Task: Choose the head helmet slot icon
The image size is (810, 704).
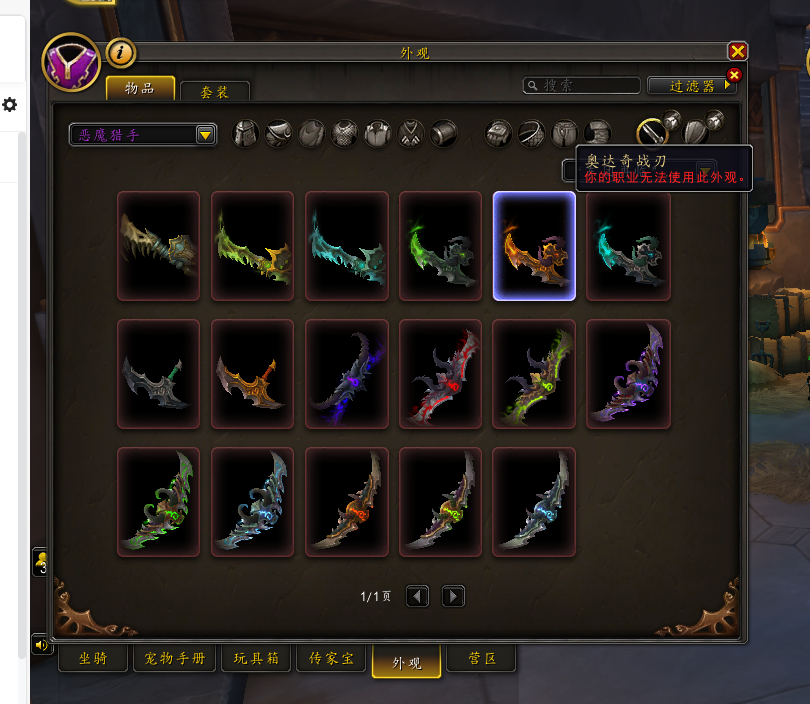Action: coord(246,133)
